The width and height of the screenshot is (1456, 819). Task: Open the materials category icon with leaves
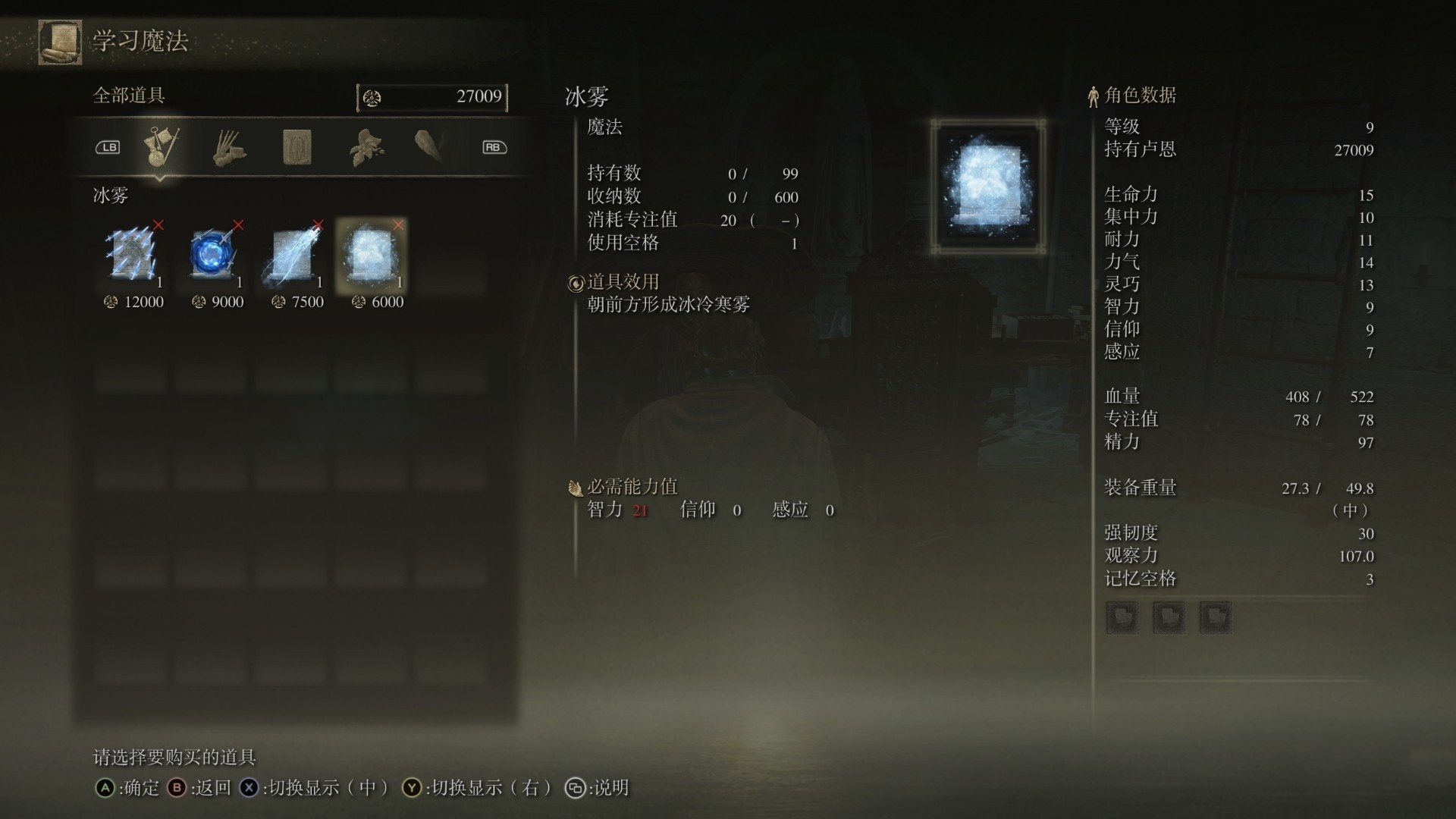(x=364, y=146)
